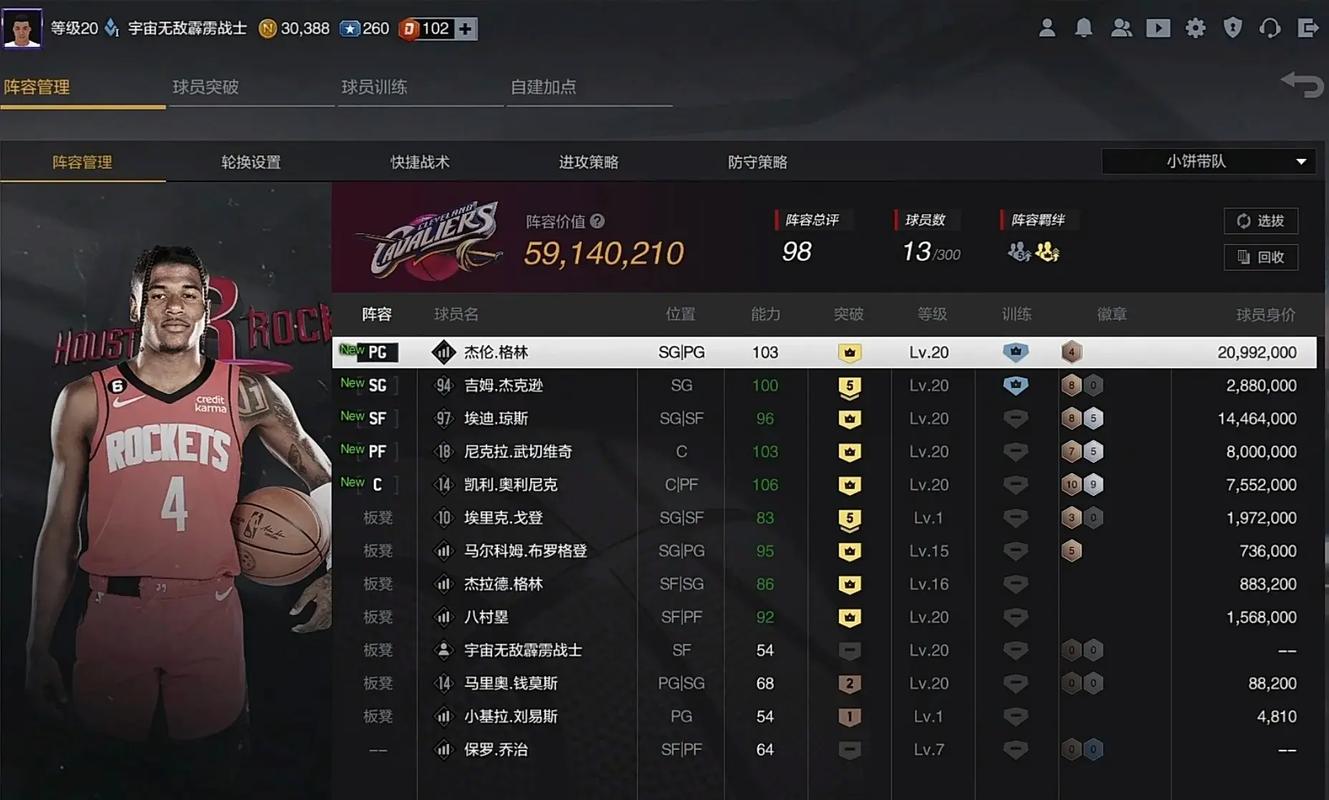Open the video replay icon in top bar
The height and width of the screenshot is (800, 1329).
pos(1158,28)
